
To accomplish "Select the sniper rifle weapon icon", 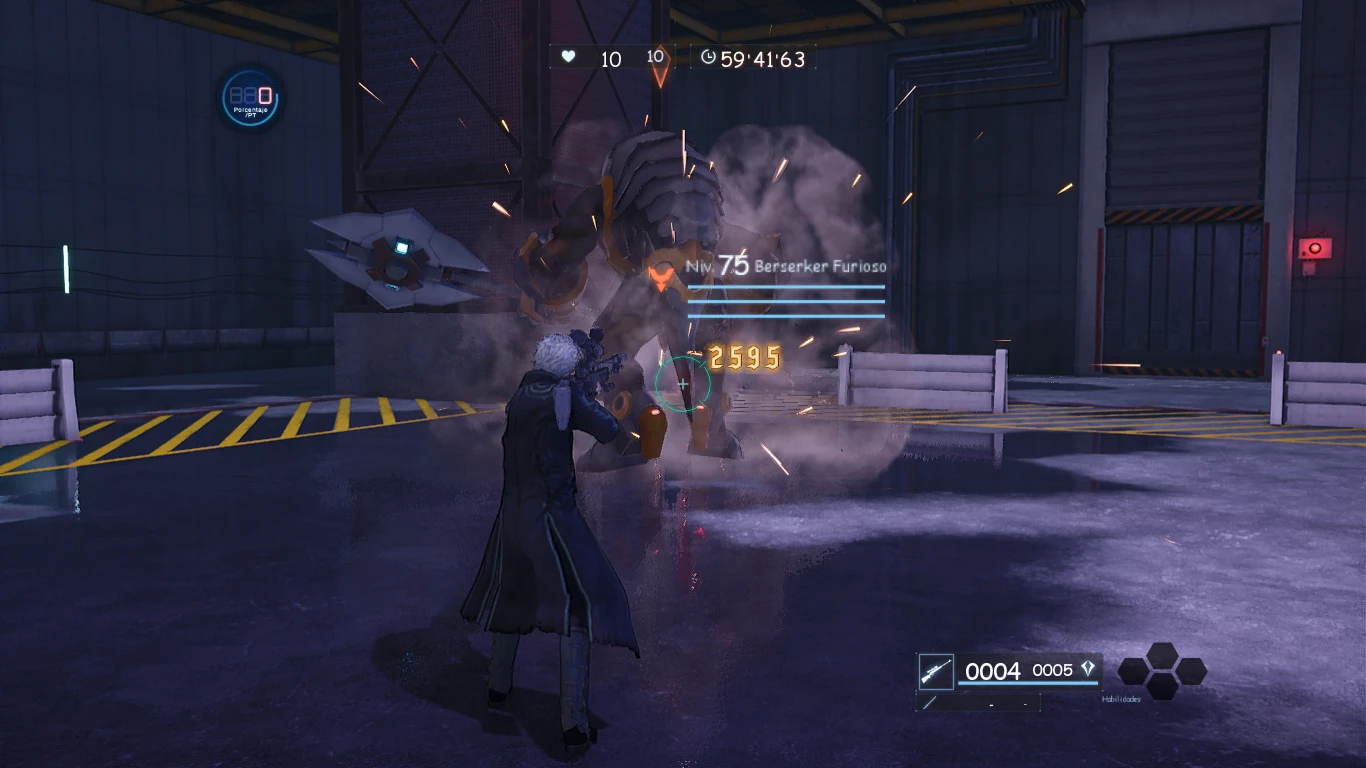I will tap(936, 670).
